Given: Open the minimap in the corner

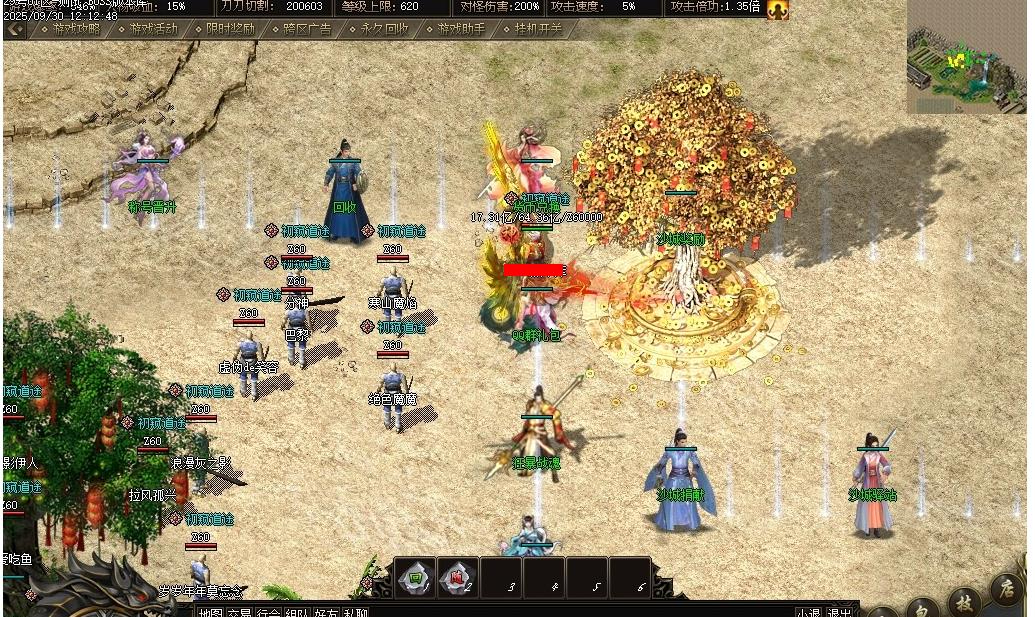Looking at the screenshot, I should coord(966,56).
